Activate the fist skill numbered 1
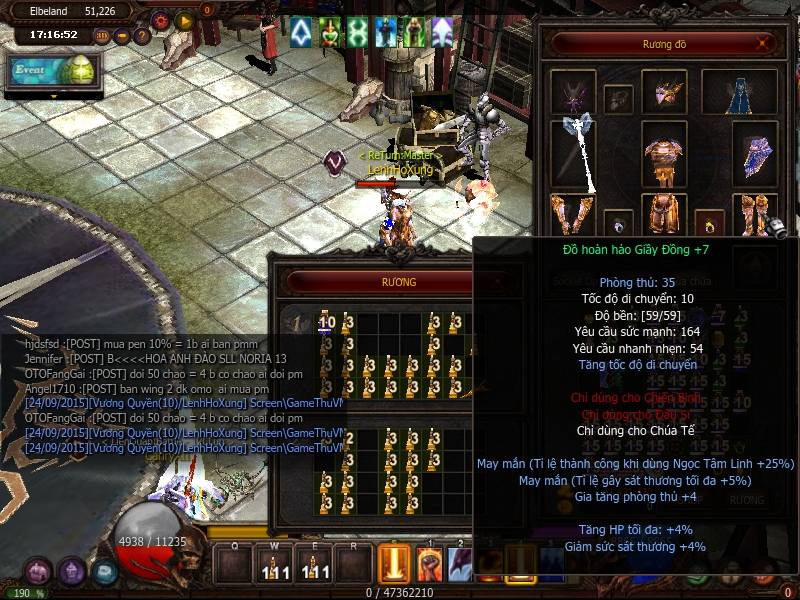 [430, 564]
